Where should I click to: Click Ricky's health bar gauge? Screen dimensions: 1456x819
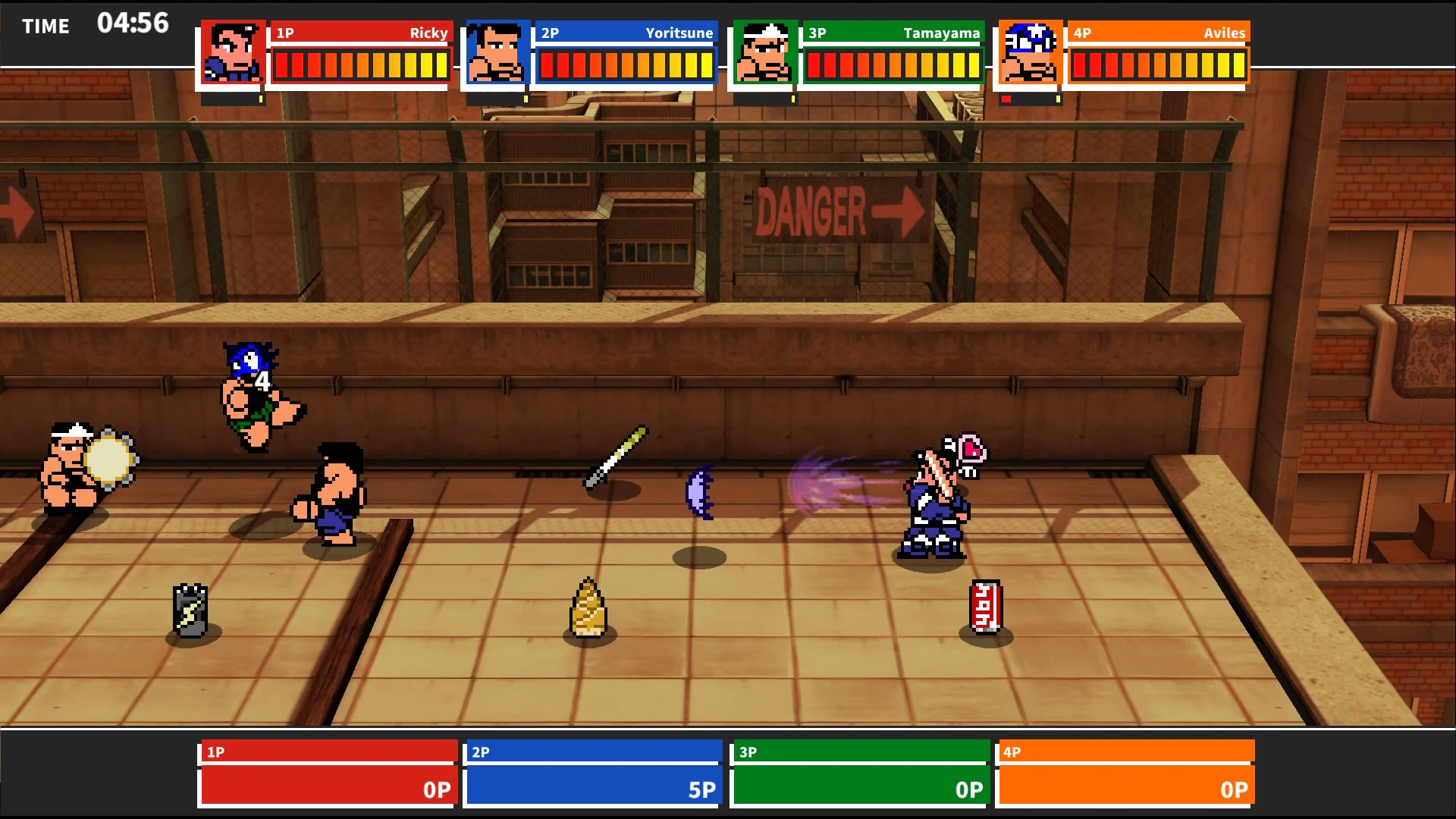pyautogui.click(x=360, y=64)
